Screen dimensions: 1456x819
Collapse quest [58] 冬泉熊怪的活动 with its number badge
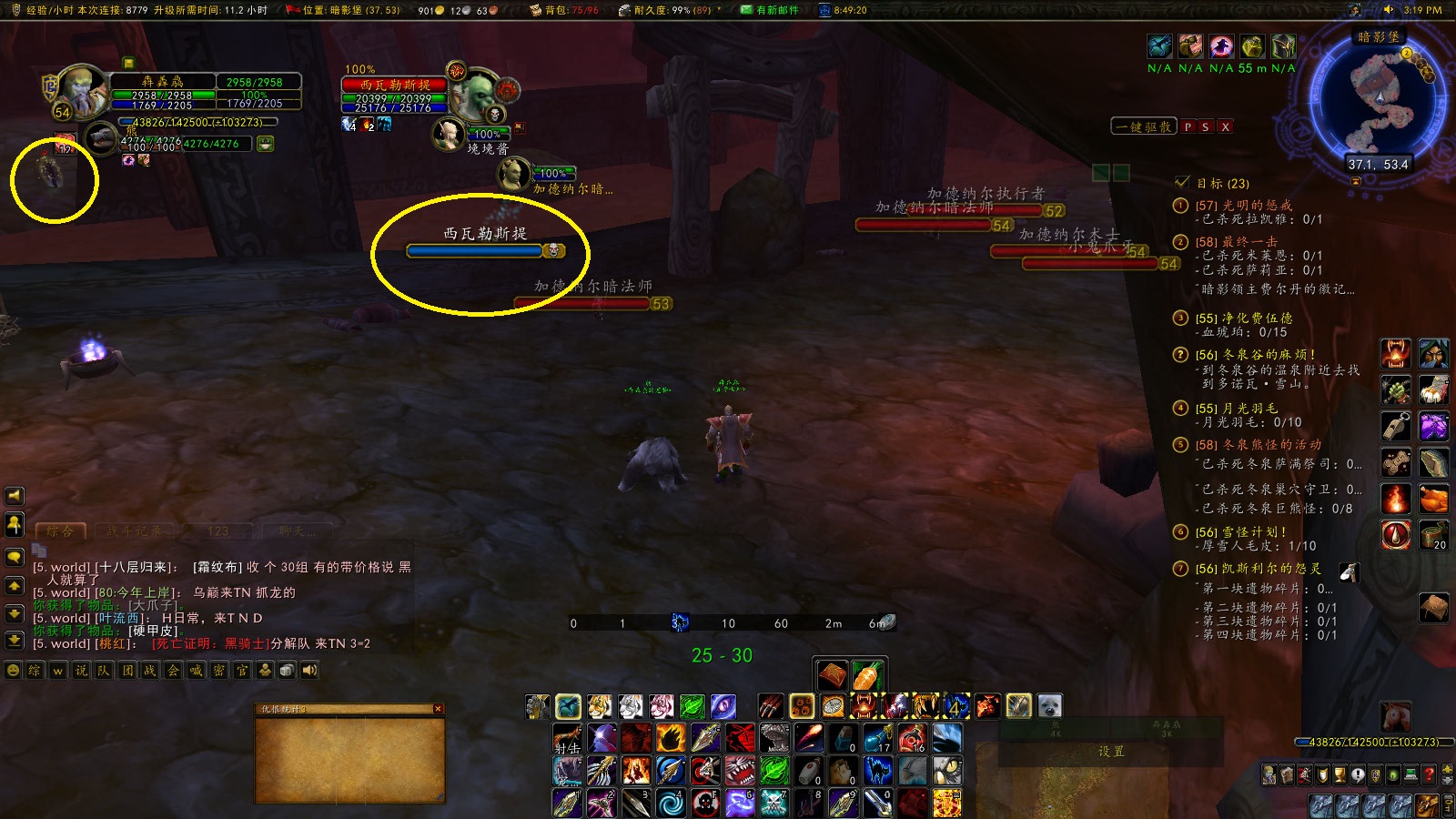pos(1182,445)
